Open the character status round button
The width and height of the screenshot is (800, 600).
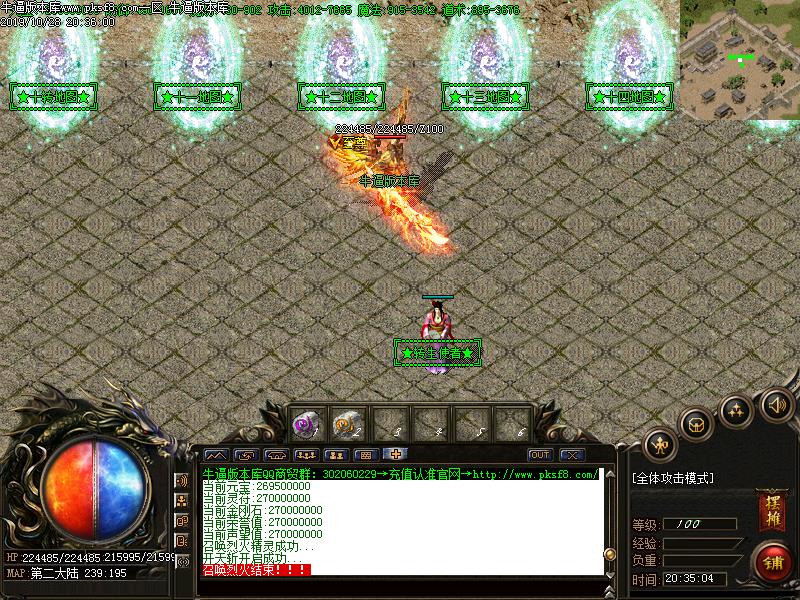click(x=660, y=442)
